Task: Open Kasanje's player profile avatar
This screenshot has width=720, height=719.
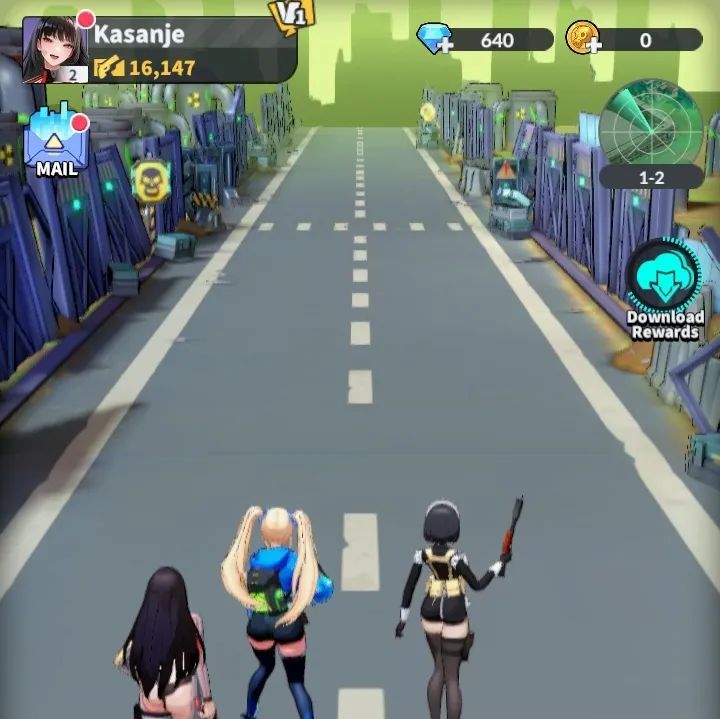Action: pyautogui.click(x=54, y=48)
